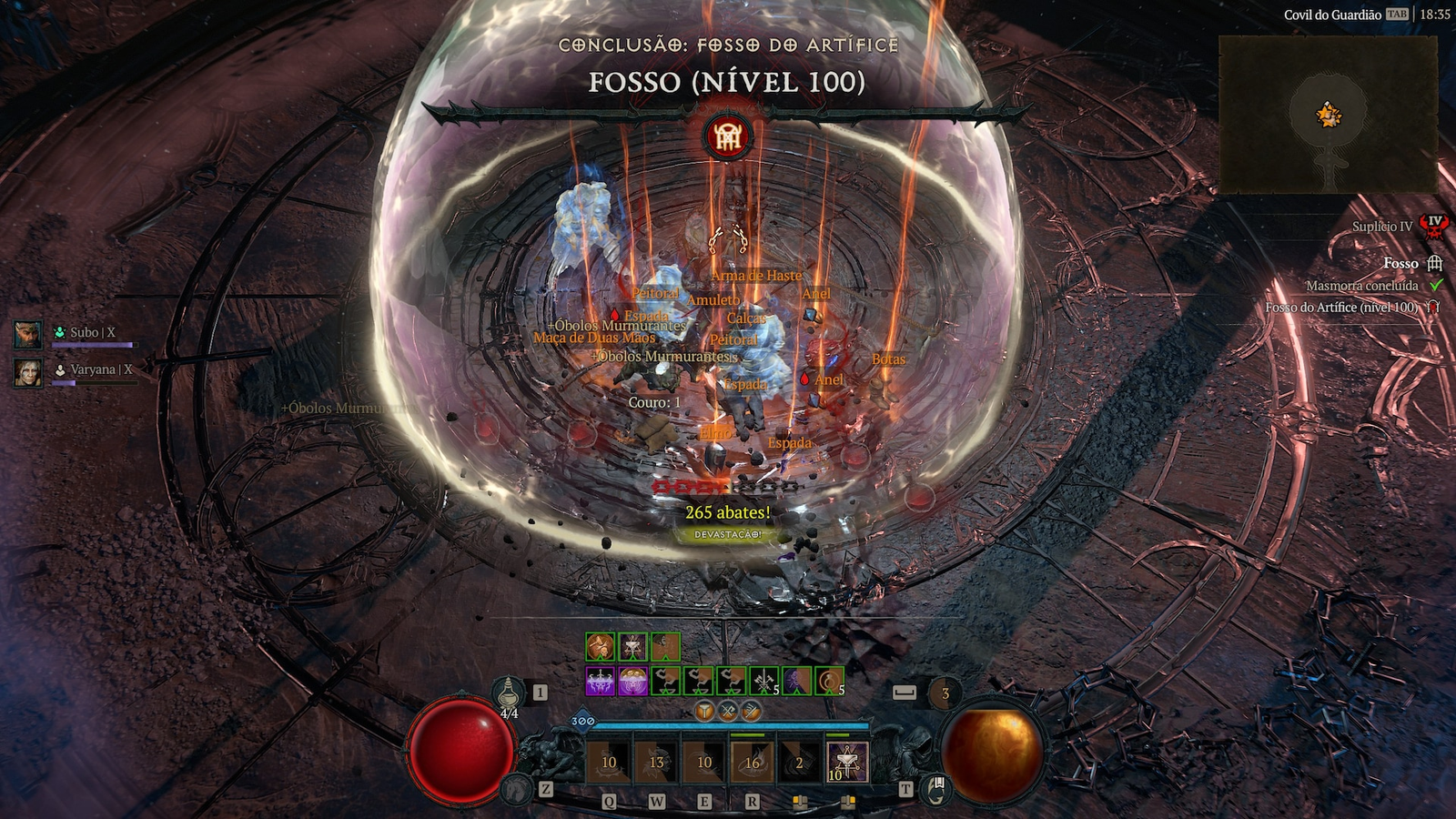
Task: Click the Covil do Guardião location label
Action: [1331, 15]
